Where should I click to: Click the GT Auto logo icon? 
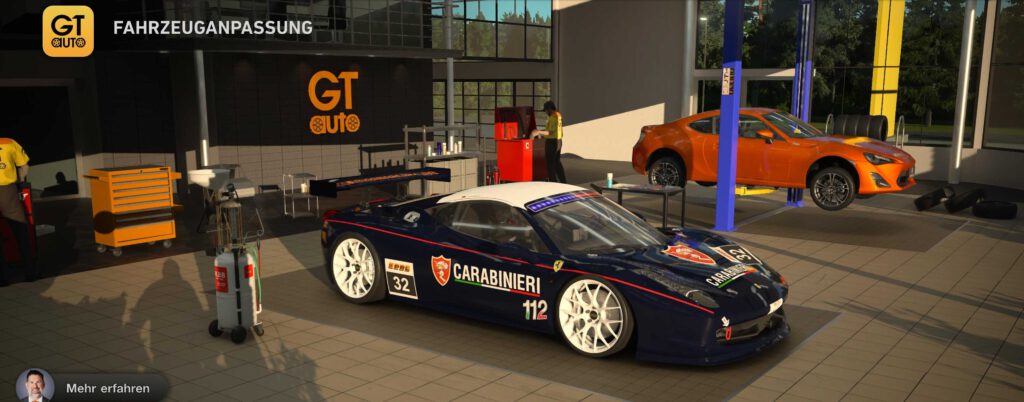pyautogui.click(x=68, y=31)
